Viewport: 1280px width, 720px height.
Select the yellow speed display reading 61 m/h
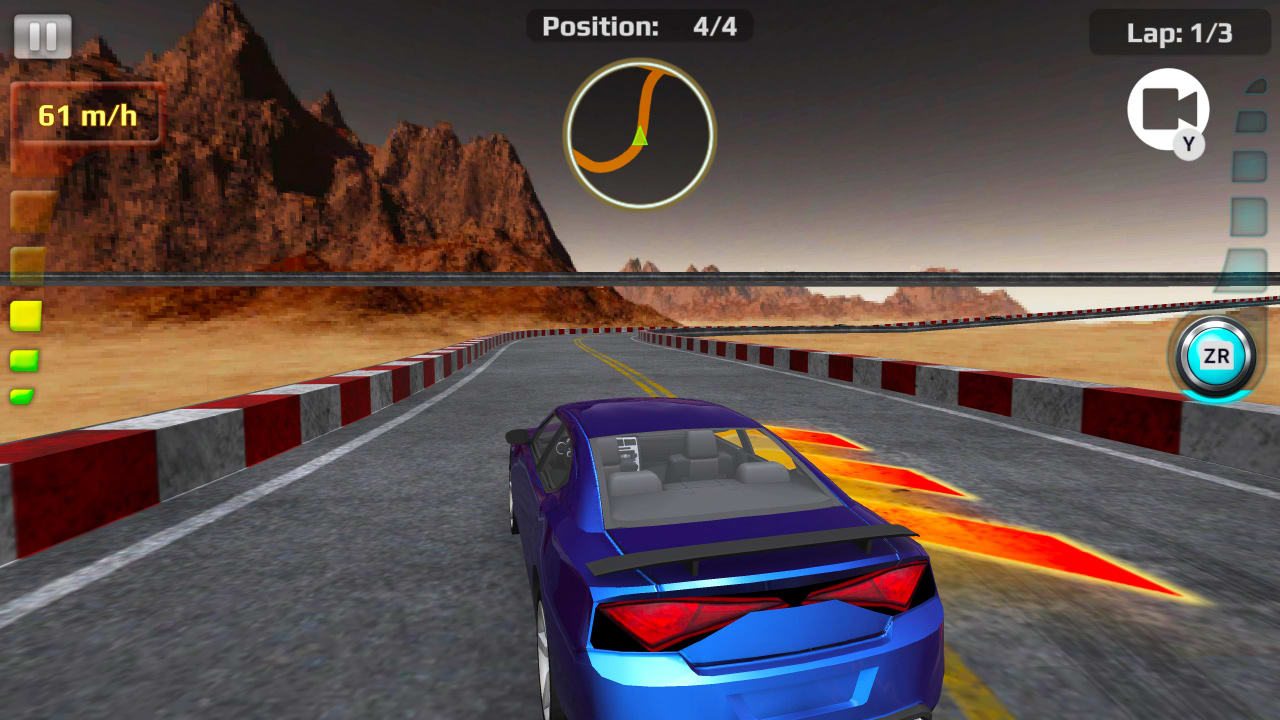click(88, 113)
